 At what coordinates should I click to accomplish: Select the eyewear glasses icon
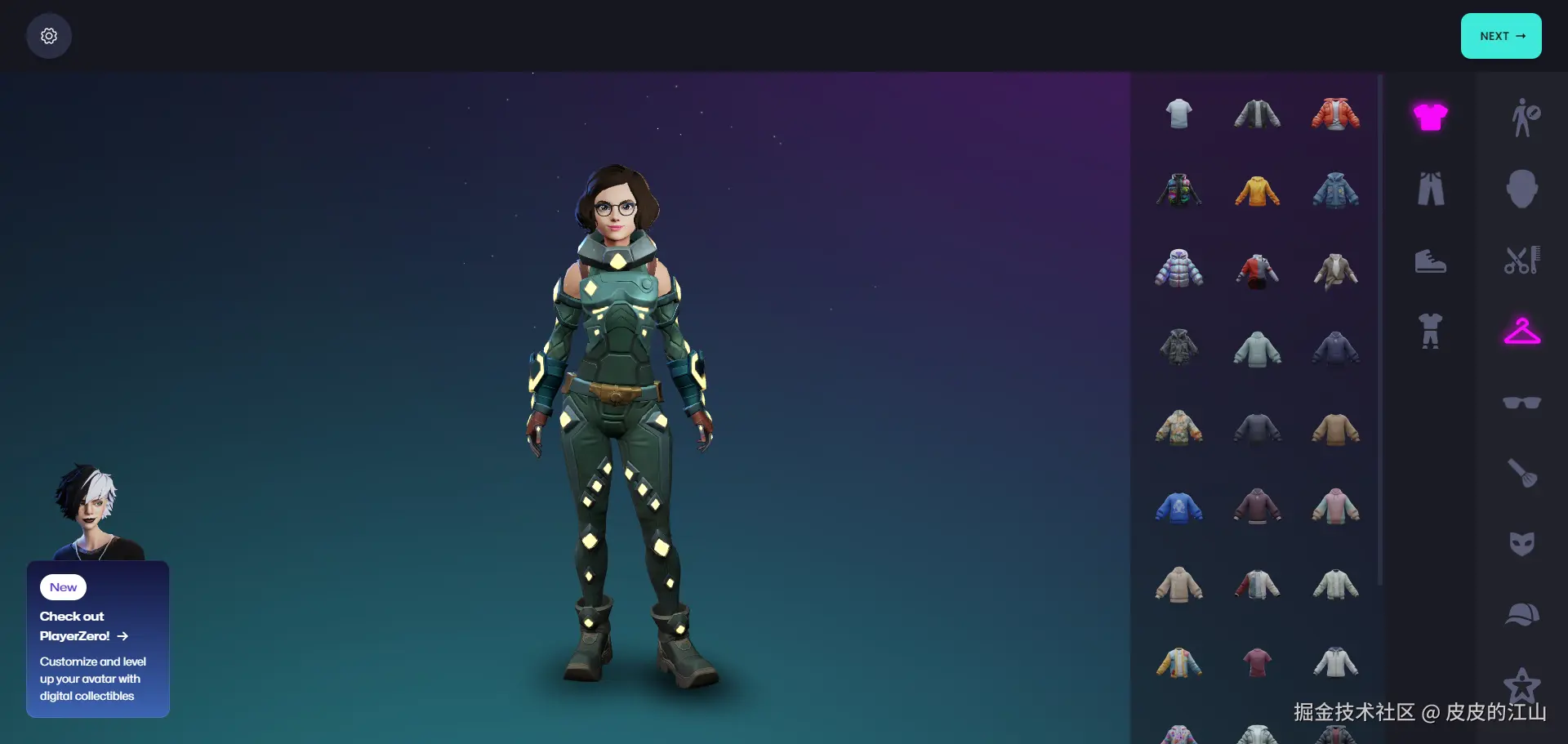point(1521,402)
